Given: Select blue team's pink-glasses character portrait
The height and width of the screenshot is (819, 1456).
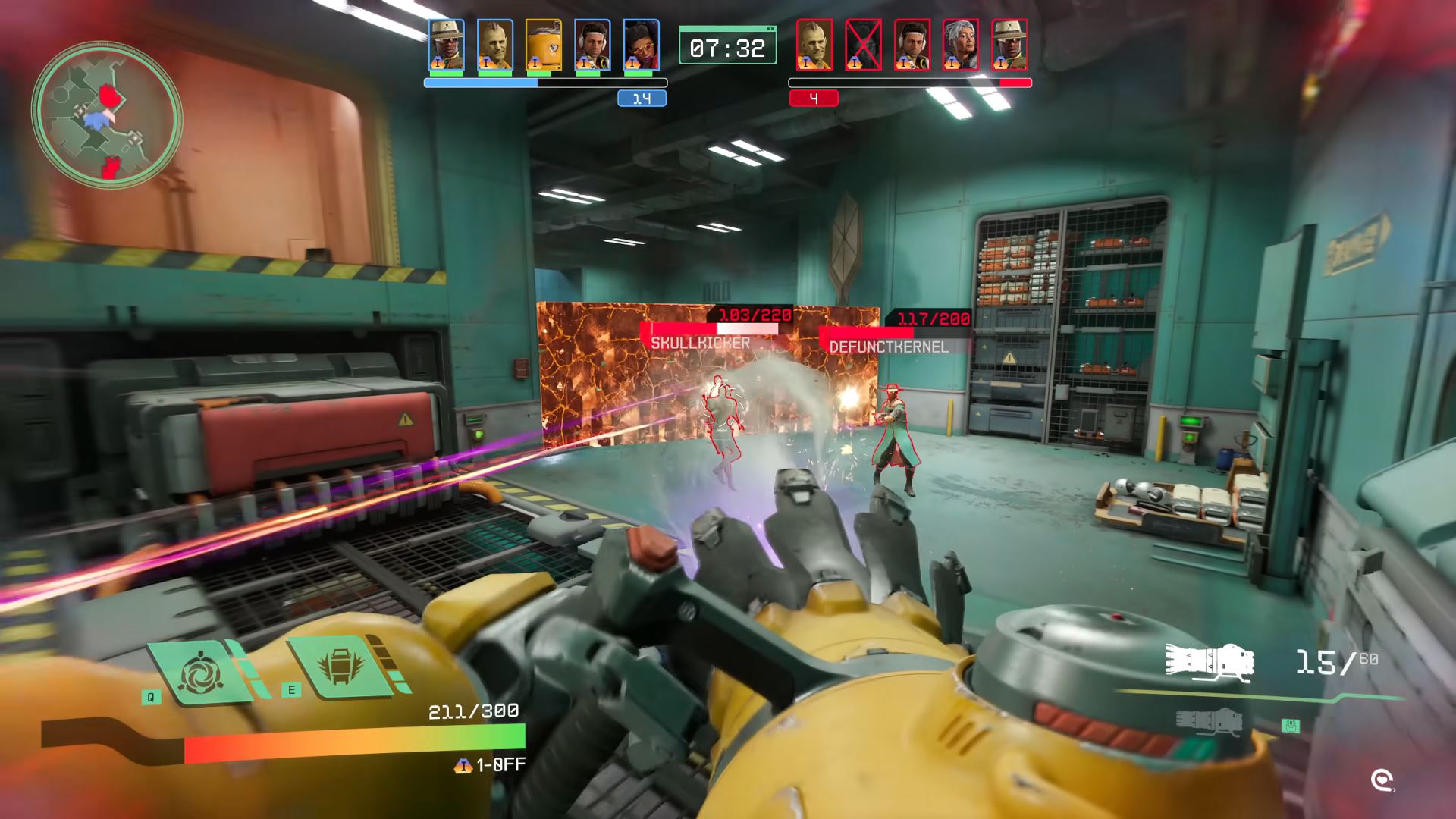Looking at the screenshot, I should click(x=641, y=45).
